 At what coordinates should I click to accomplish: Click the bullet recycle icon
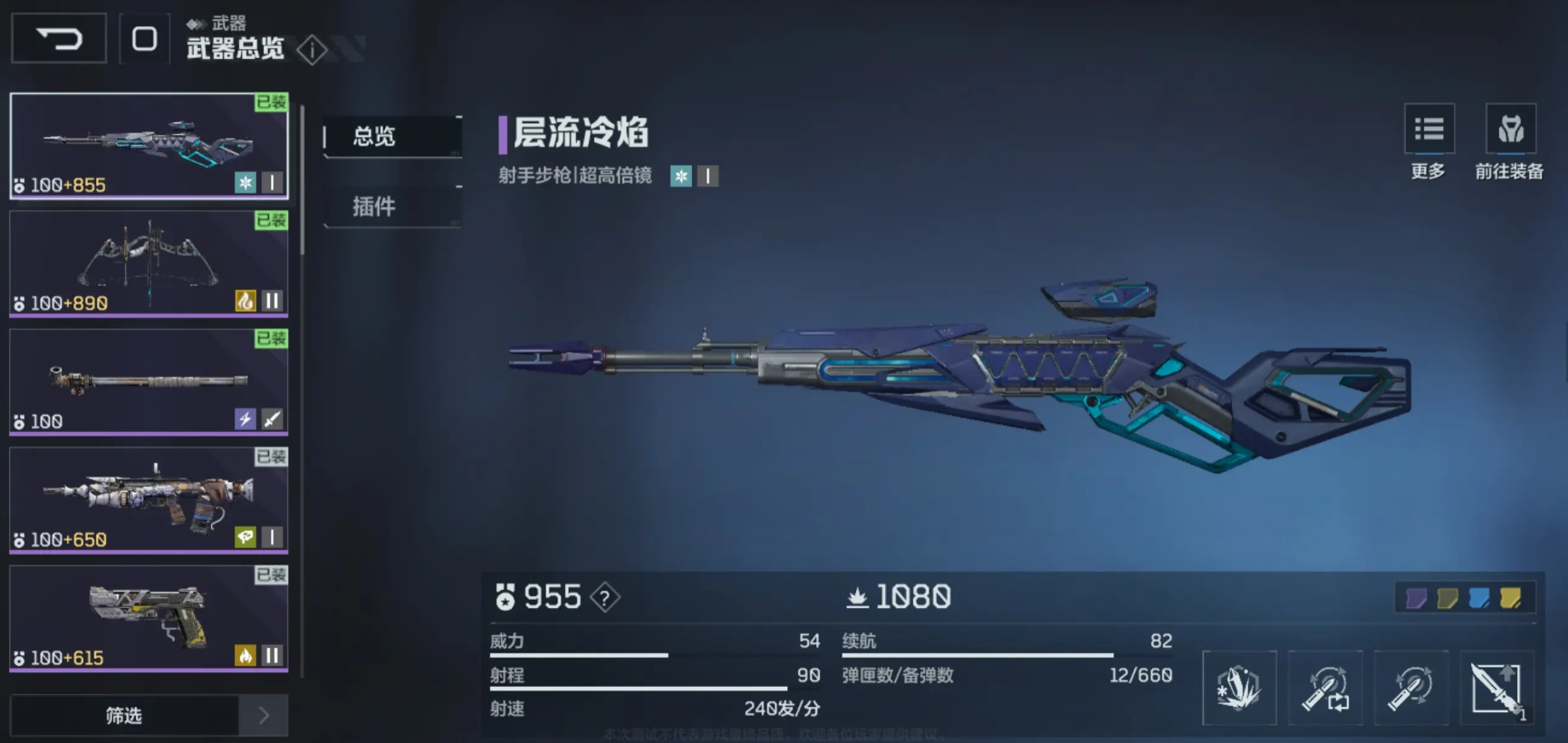point(1325,688)
